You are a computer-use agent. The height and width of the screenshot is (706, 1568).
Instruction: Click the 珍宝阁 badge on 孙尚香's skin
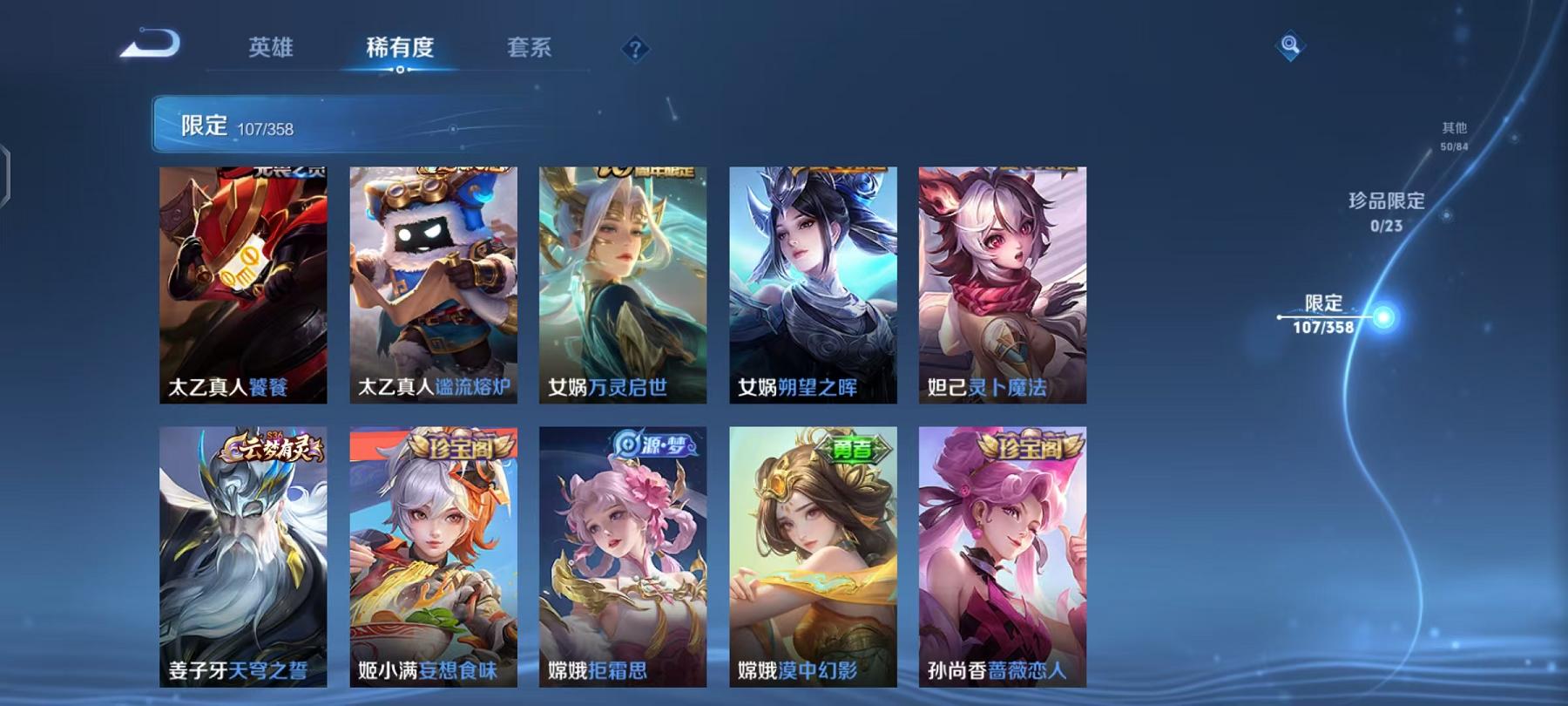tap(1031, 446)
